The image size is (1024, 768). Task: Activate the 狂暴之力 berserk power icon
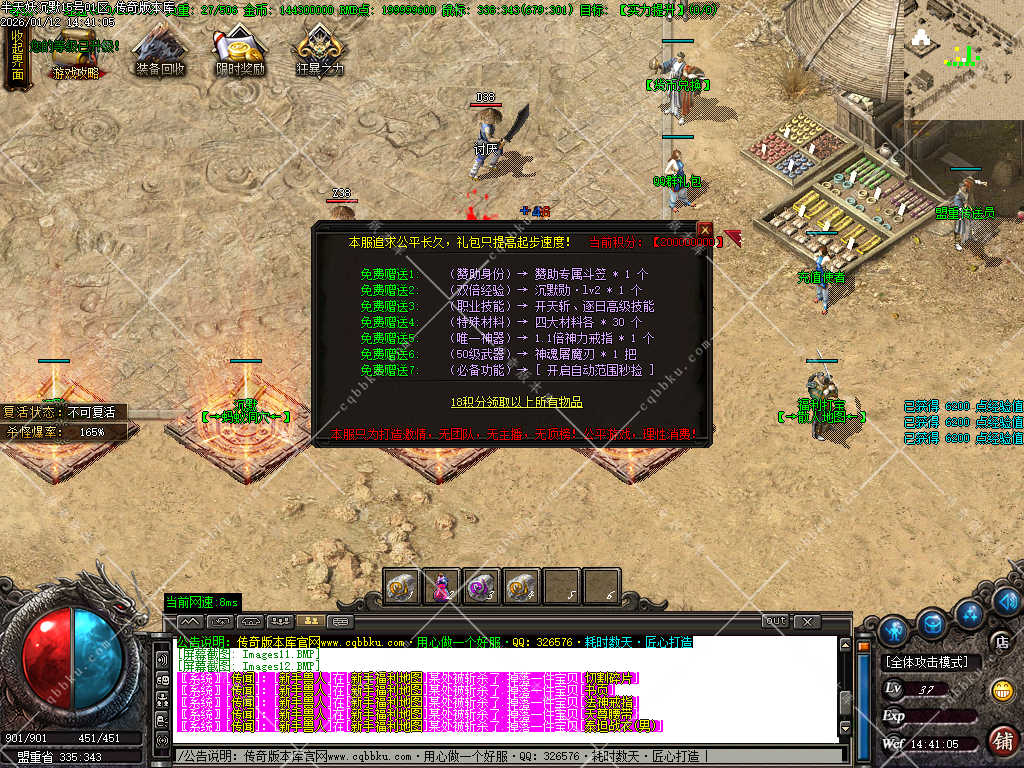click(x=320, y=52)
